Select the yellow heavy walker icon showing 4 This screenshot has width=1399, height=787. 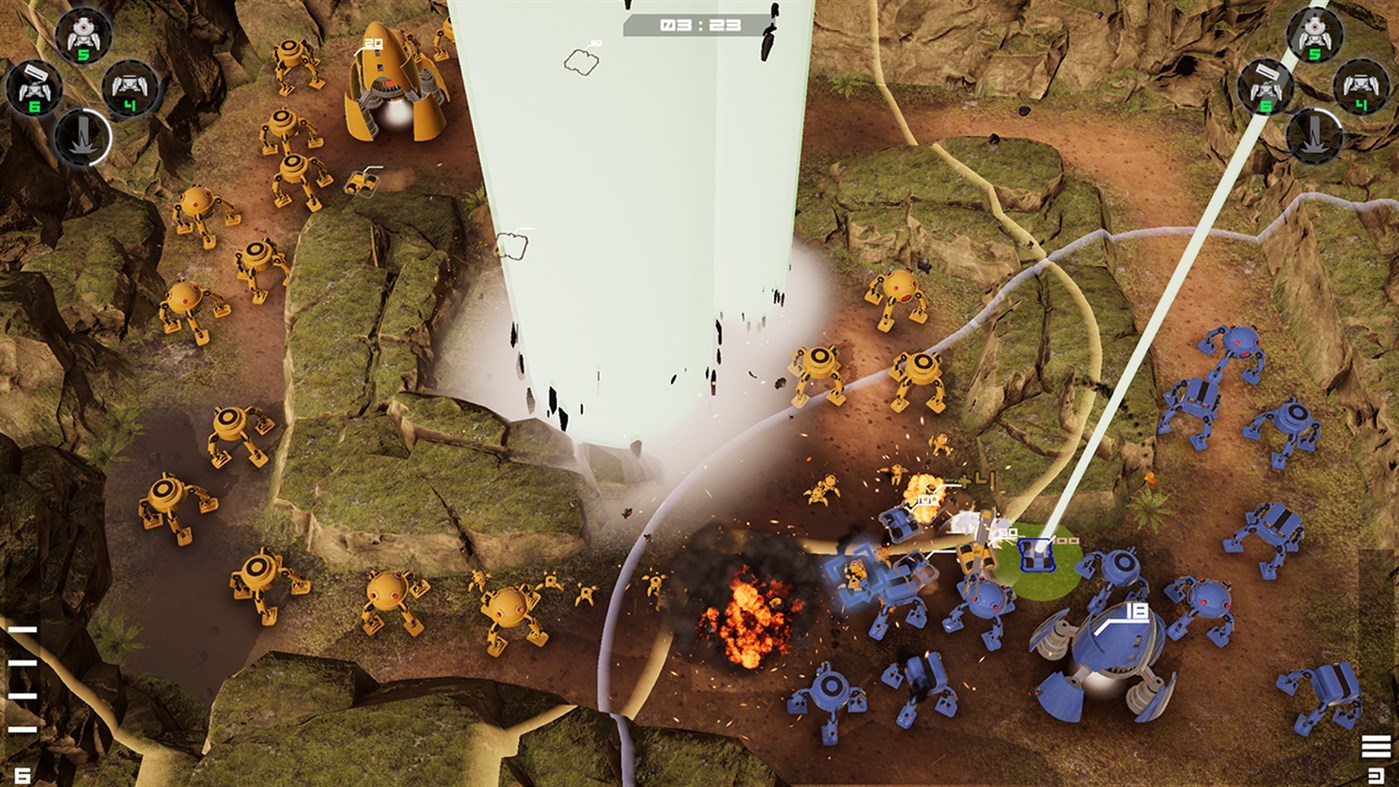tap(128, 88)
